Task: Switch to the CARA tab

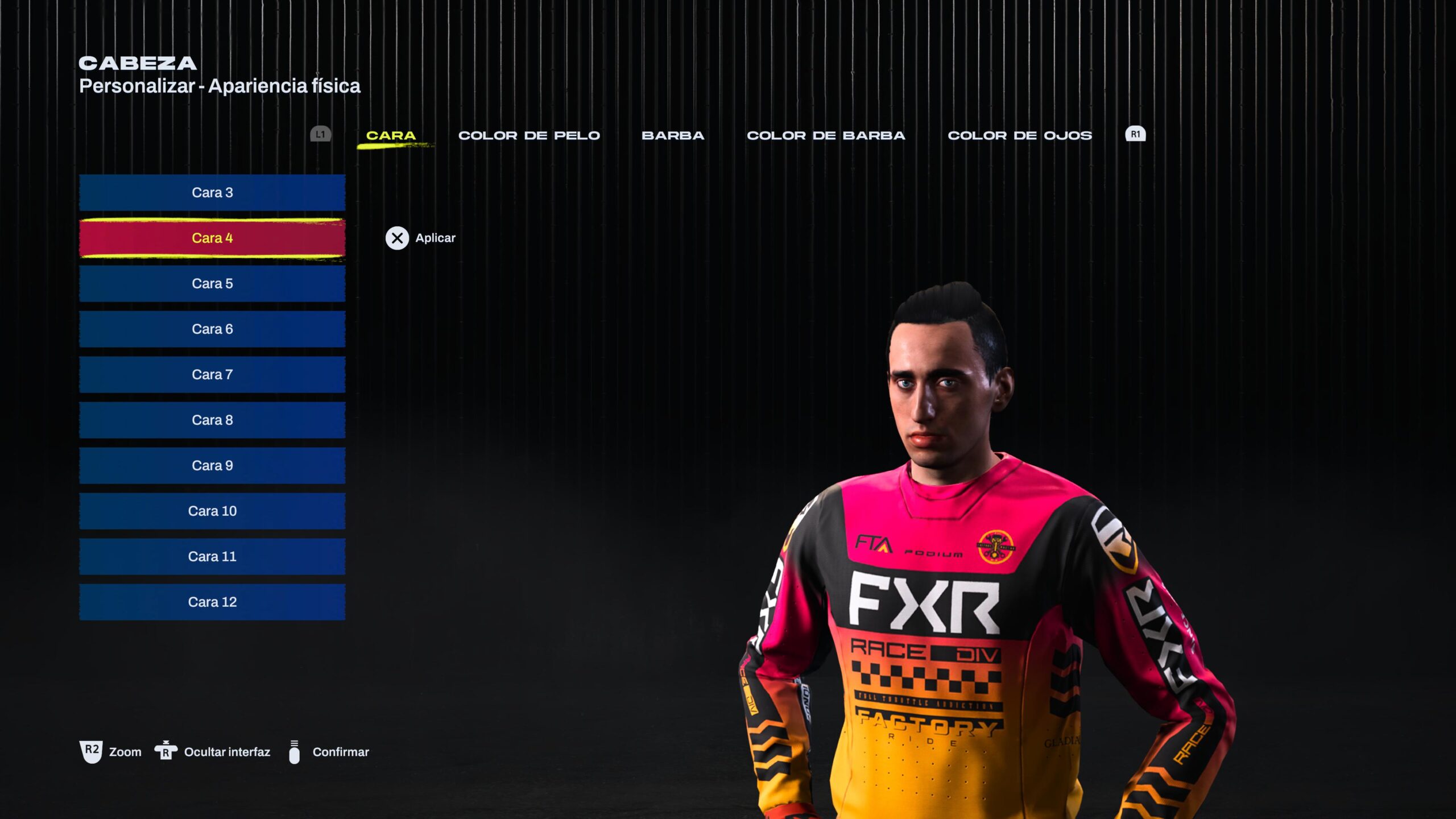Action: point(391,135)
